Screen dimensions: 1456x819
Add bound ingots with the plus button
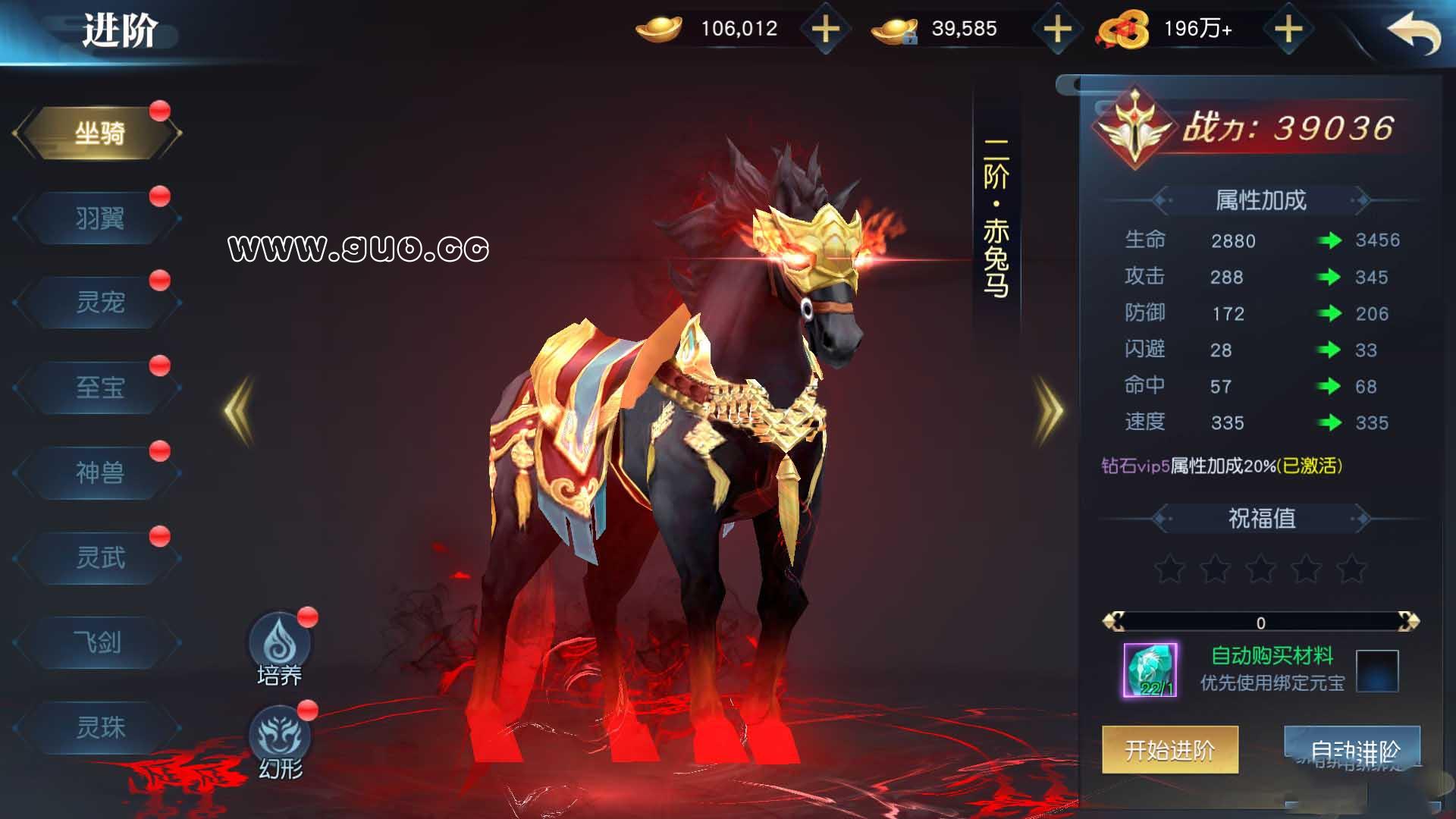point(1057,30)
